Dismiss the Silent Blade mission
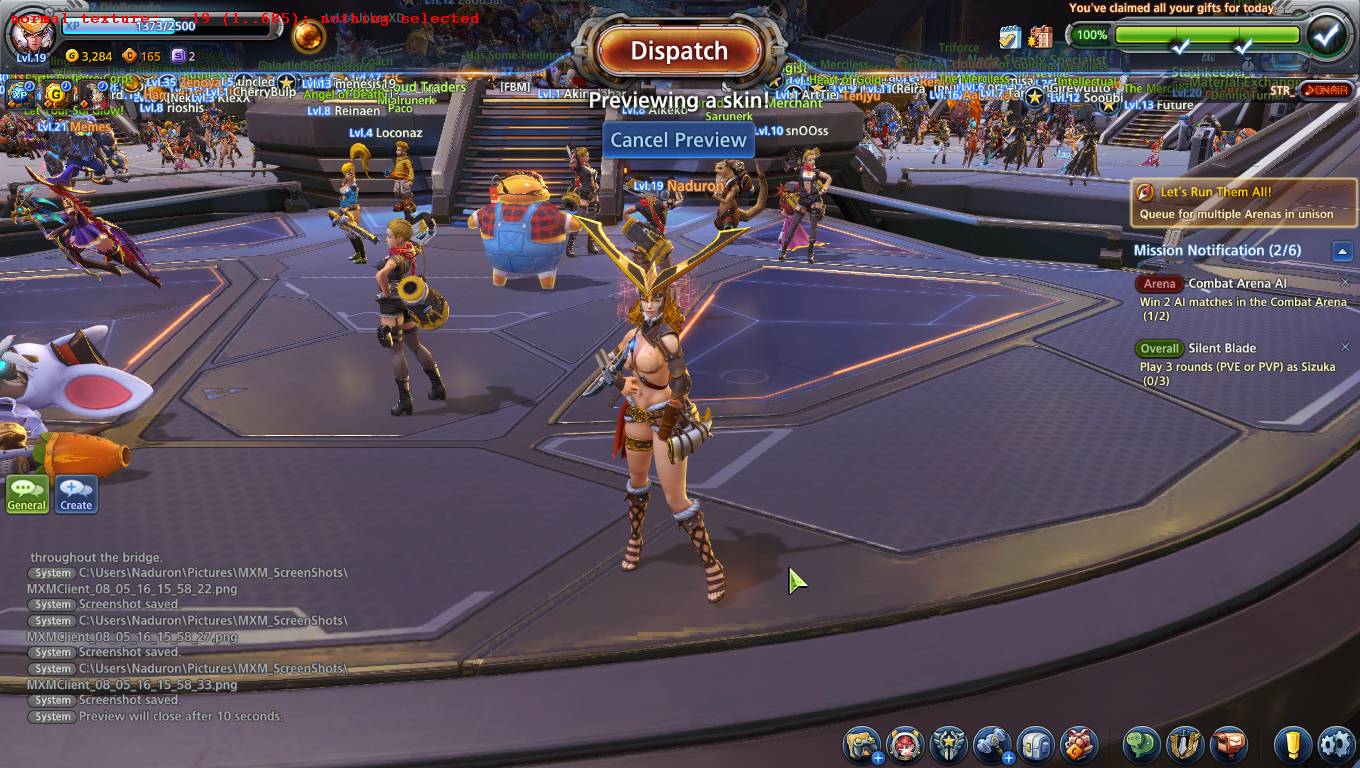The image size is (1360, 768). 1345,348
